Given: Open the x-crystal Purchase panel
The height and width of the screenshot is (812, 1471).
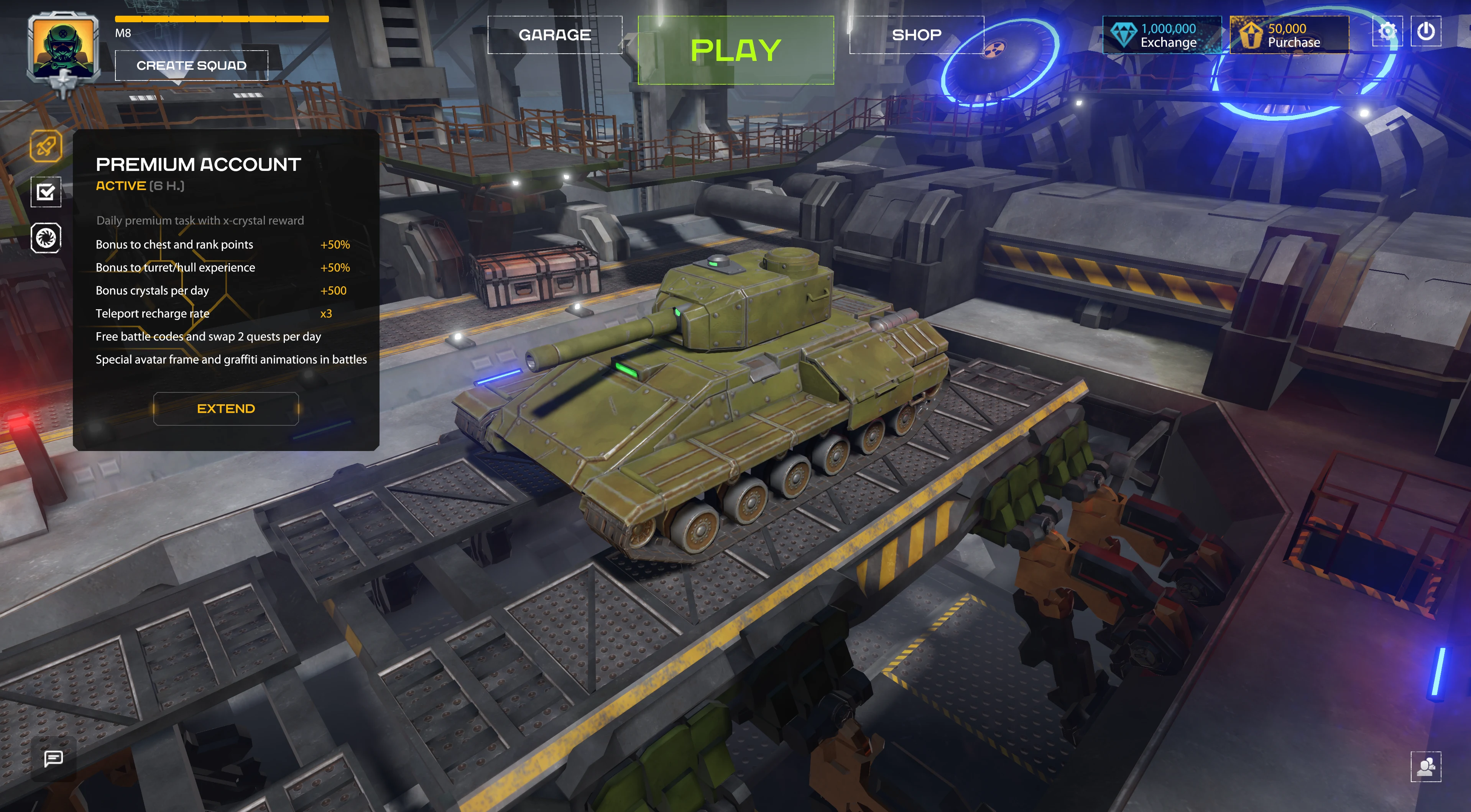Looking at the screenshot, I should (1289, 35).
